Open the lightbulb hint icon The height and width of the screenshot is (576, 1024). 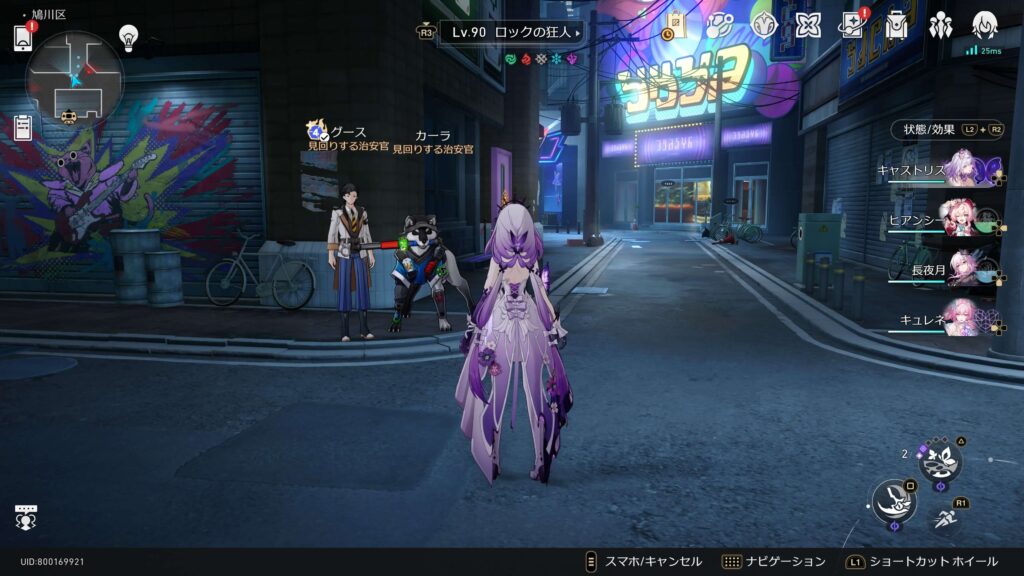coord(128,37)
